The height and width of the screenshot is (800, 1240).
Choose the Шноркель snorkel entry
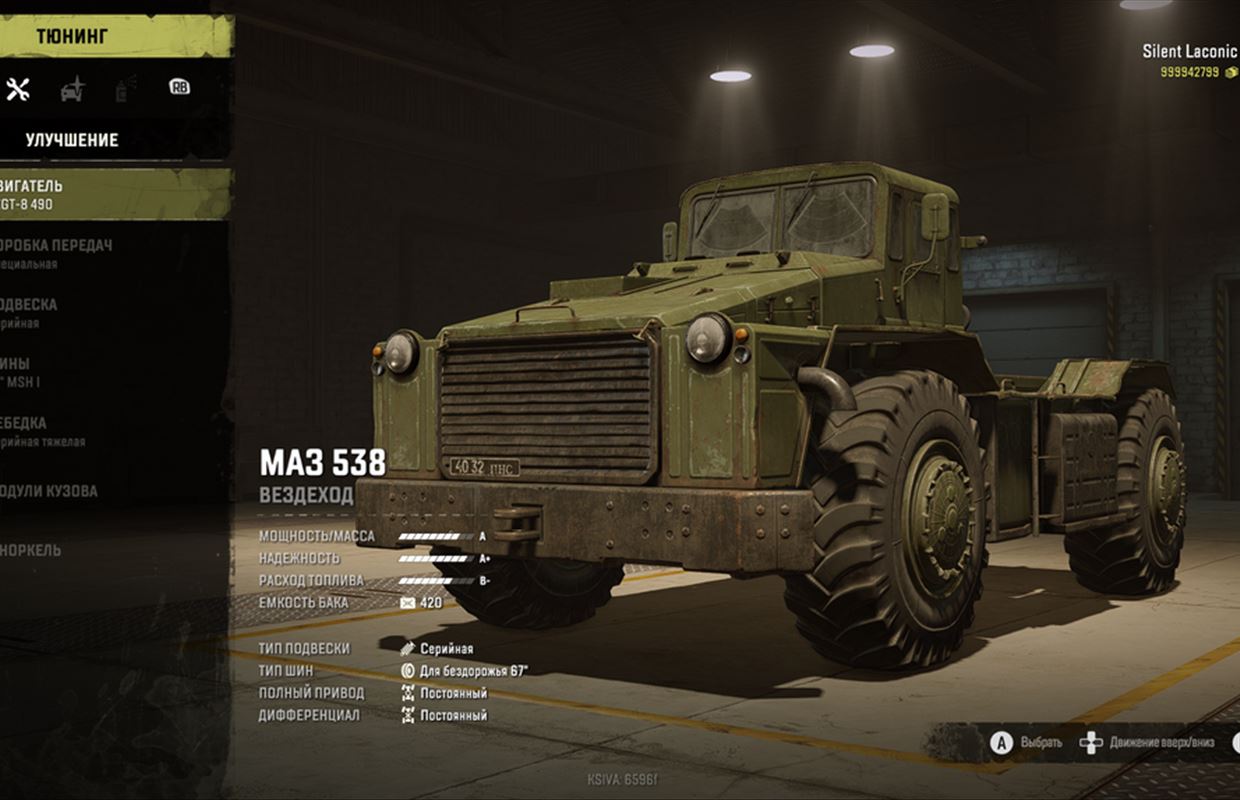40,550
